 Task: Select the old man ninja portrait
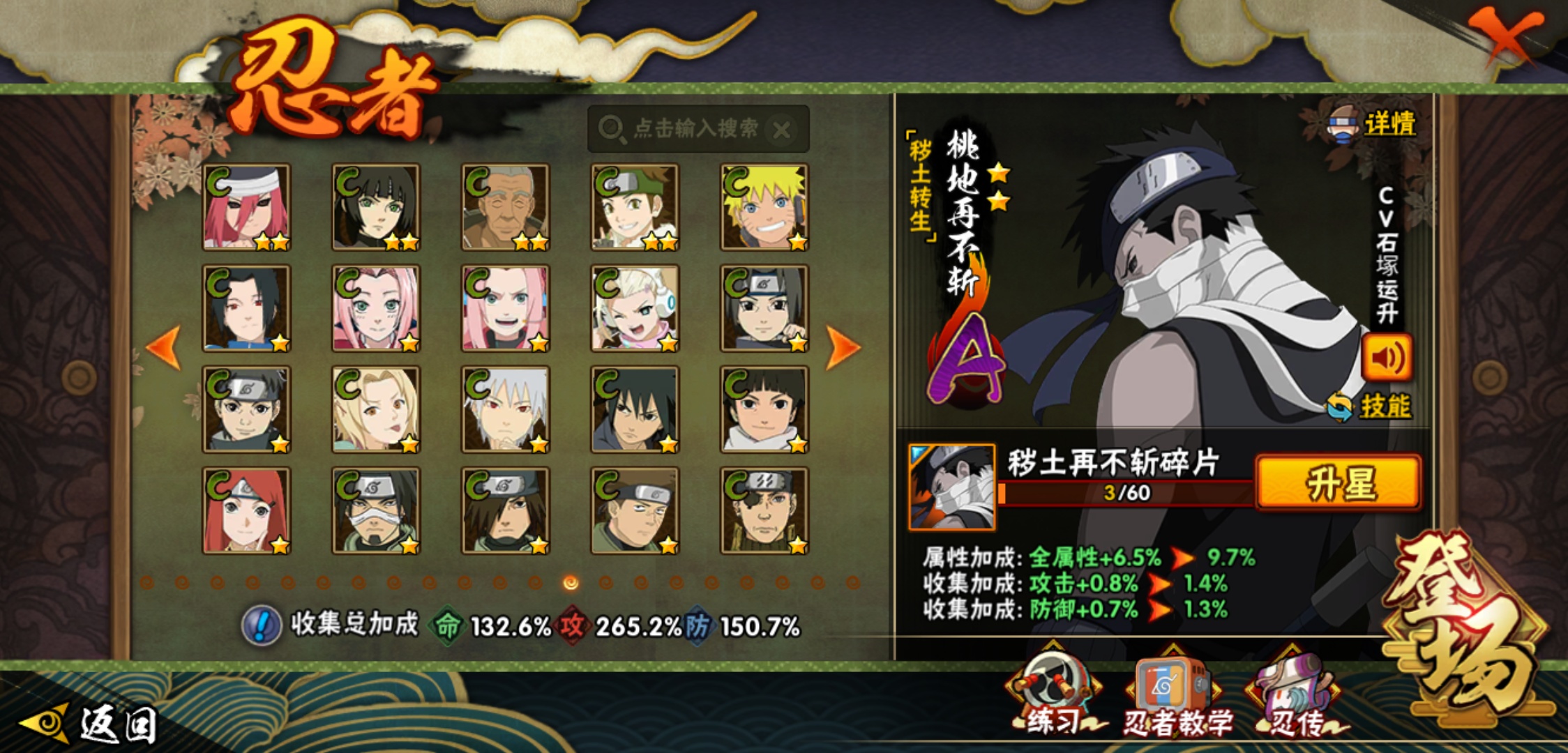pyautogui.click(x=505, y=207)
